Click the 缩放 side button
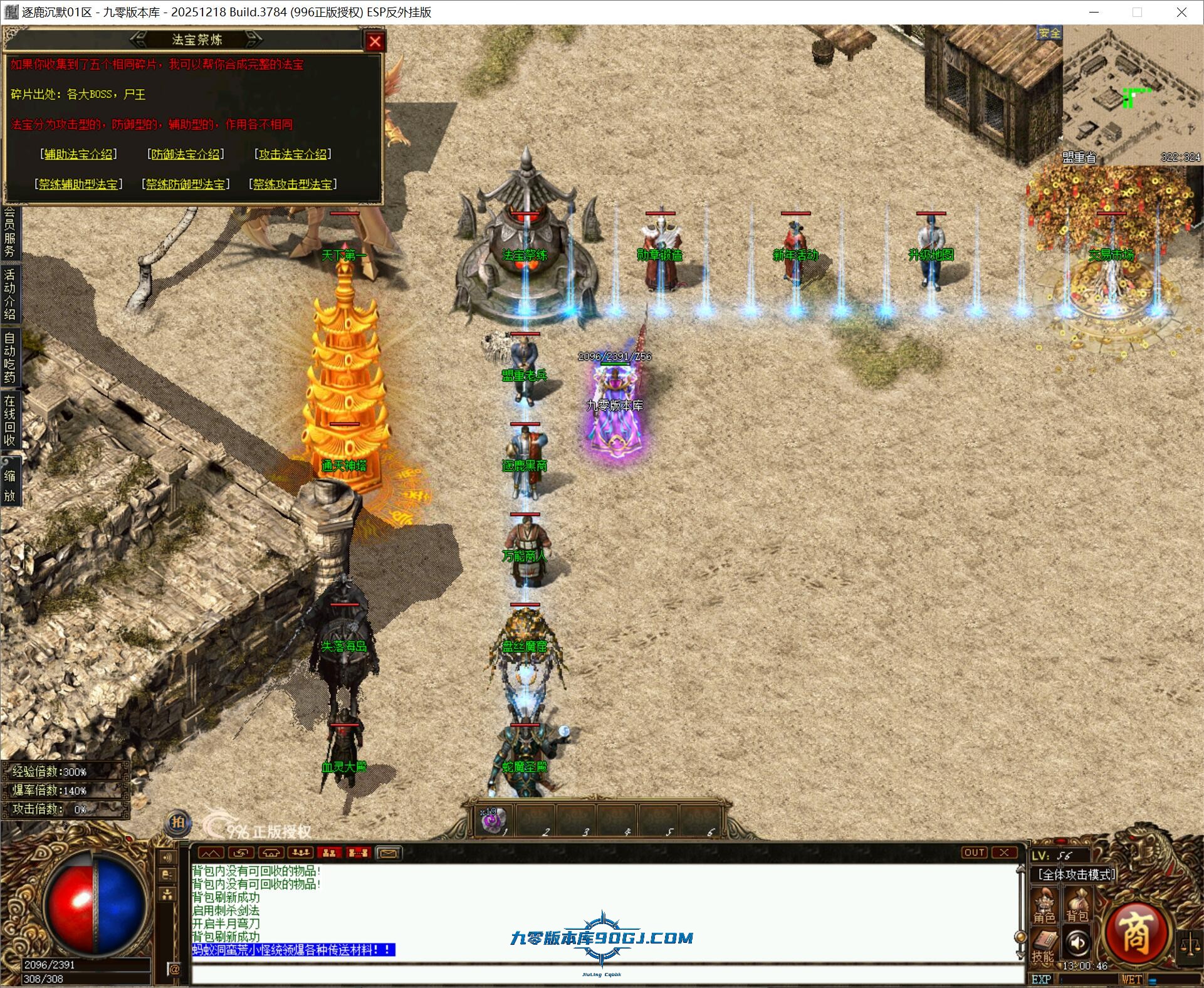The image size is (1204, 988). [x=10, y=486]
